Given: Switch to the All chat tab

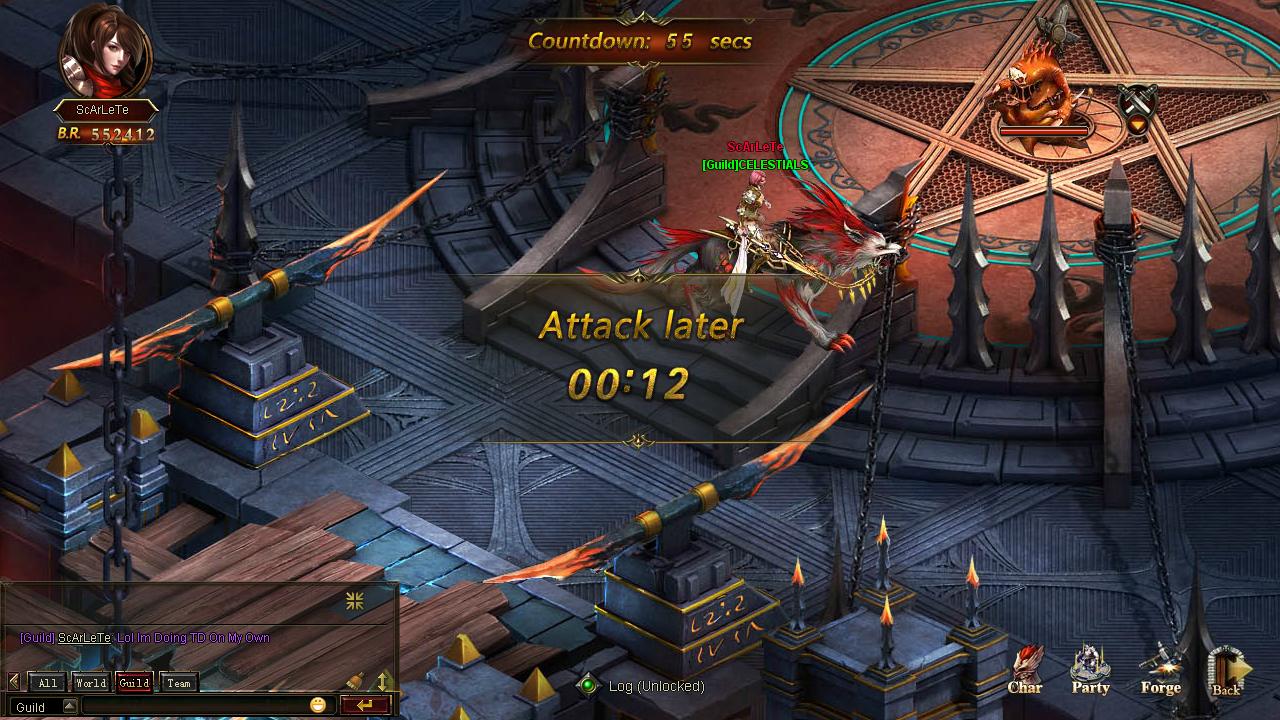Looking at the screenshot, I should [x=48, y=683].
